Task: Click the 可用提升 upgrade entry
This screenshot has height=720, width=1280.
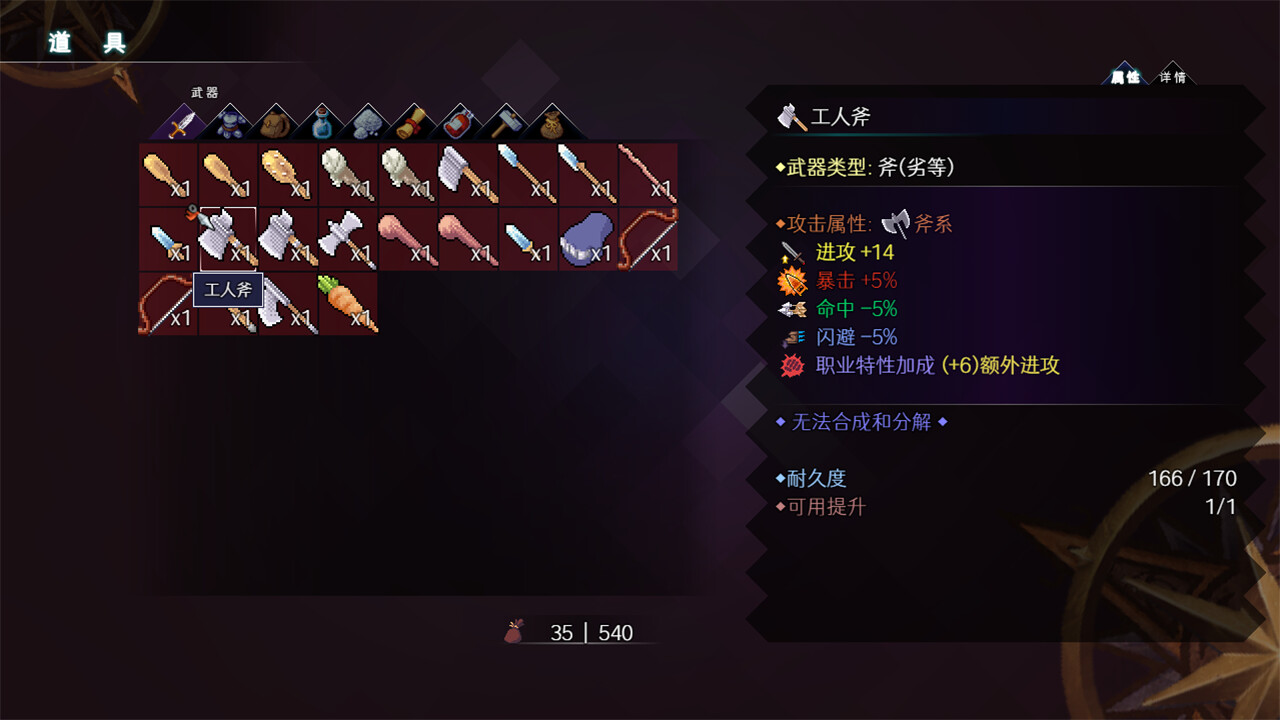Action: (820, 508)
